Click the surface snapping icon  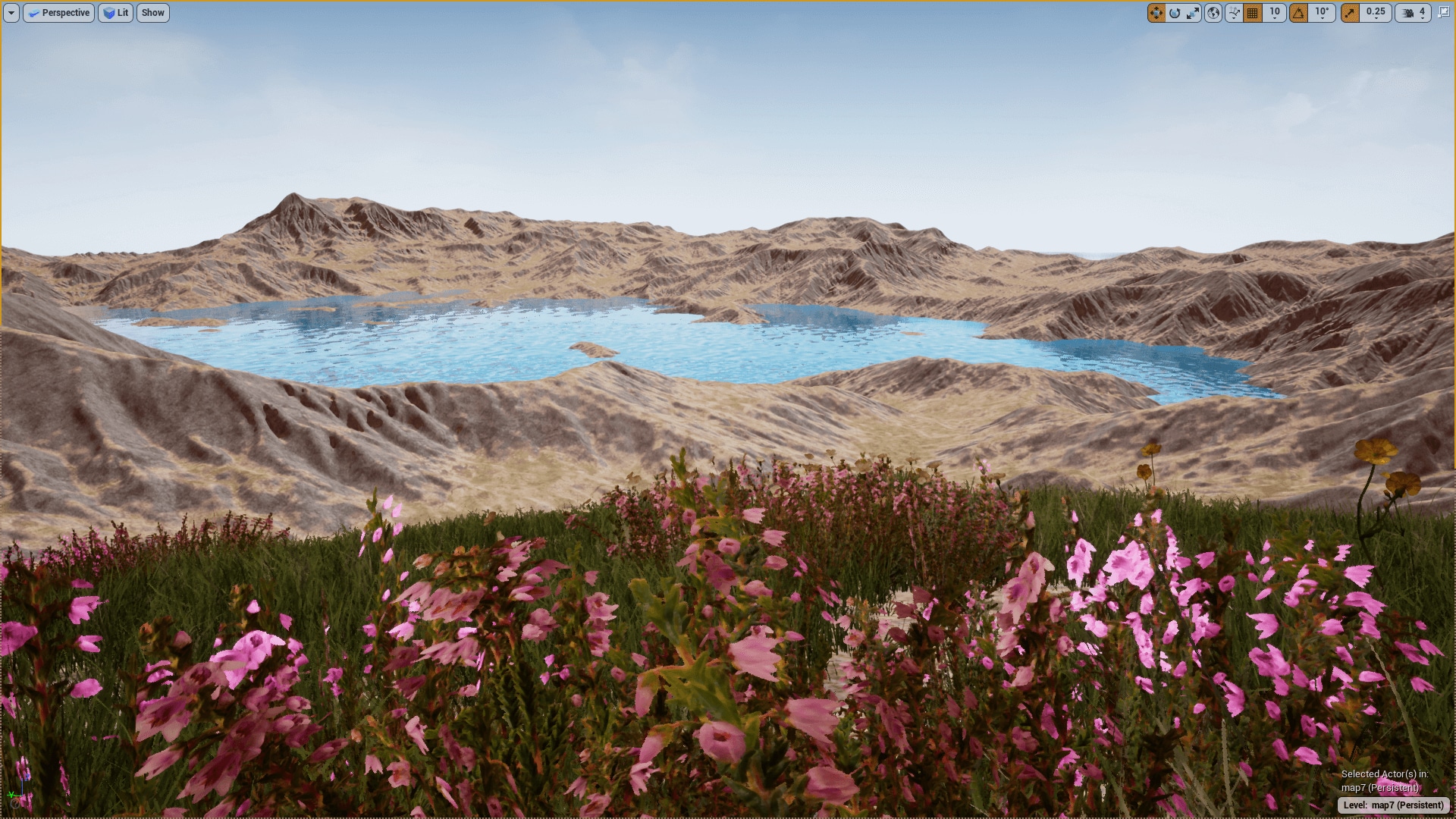click(1233, 13)
